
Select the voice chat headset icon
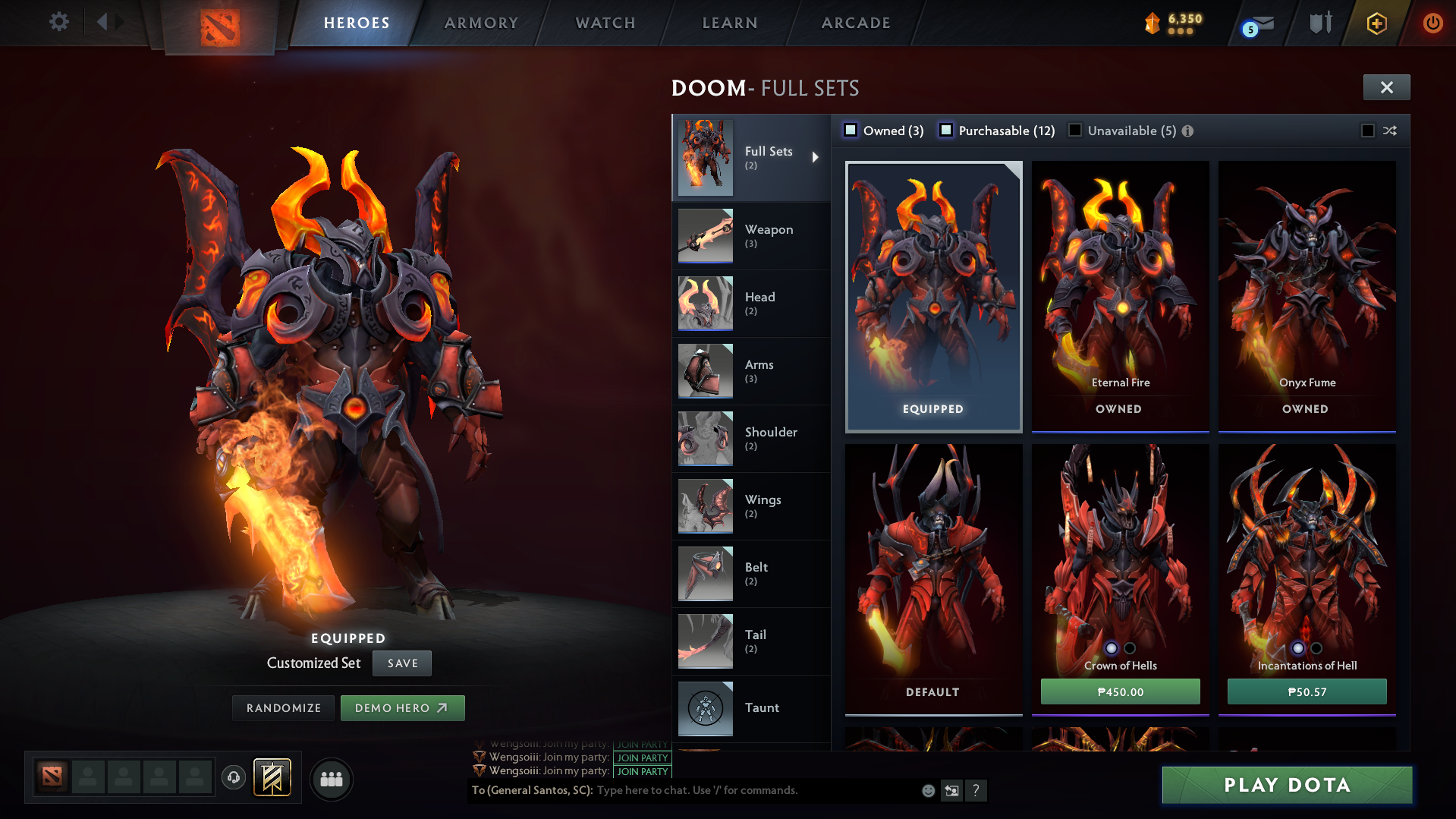[x=234, y=778]
